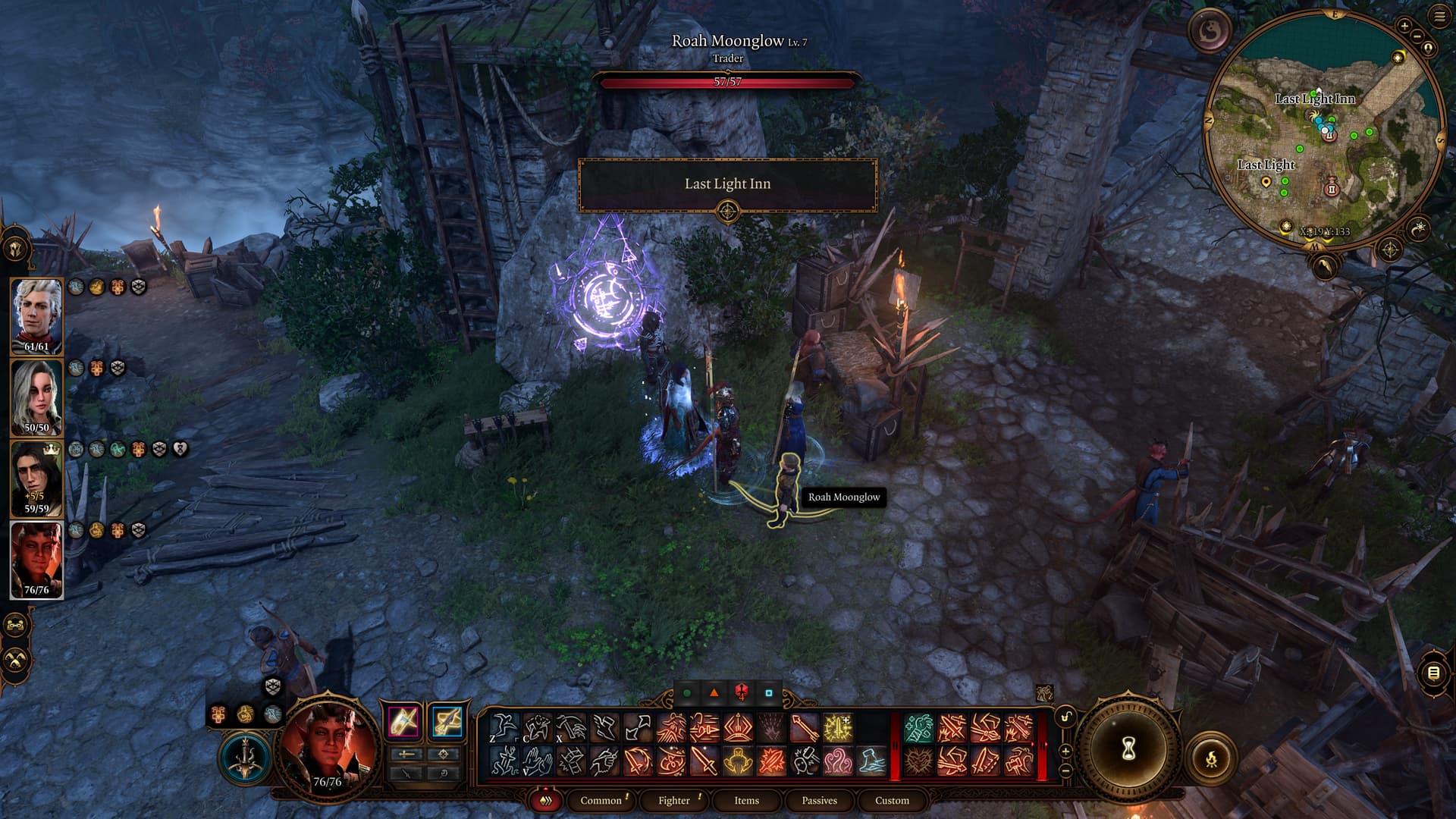
Task: Switch to the Custom hotbar tab
Action: 892,800
